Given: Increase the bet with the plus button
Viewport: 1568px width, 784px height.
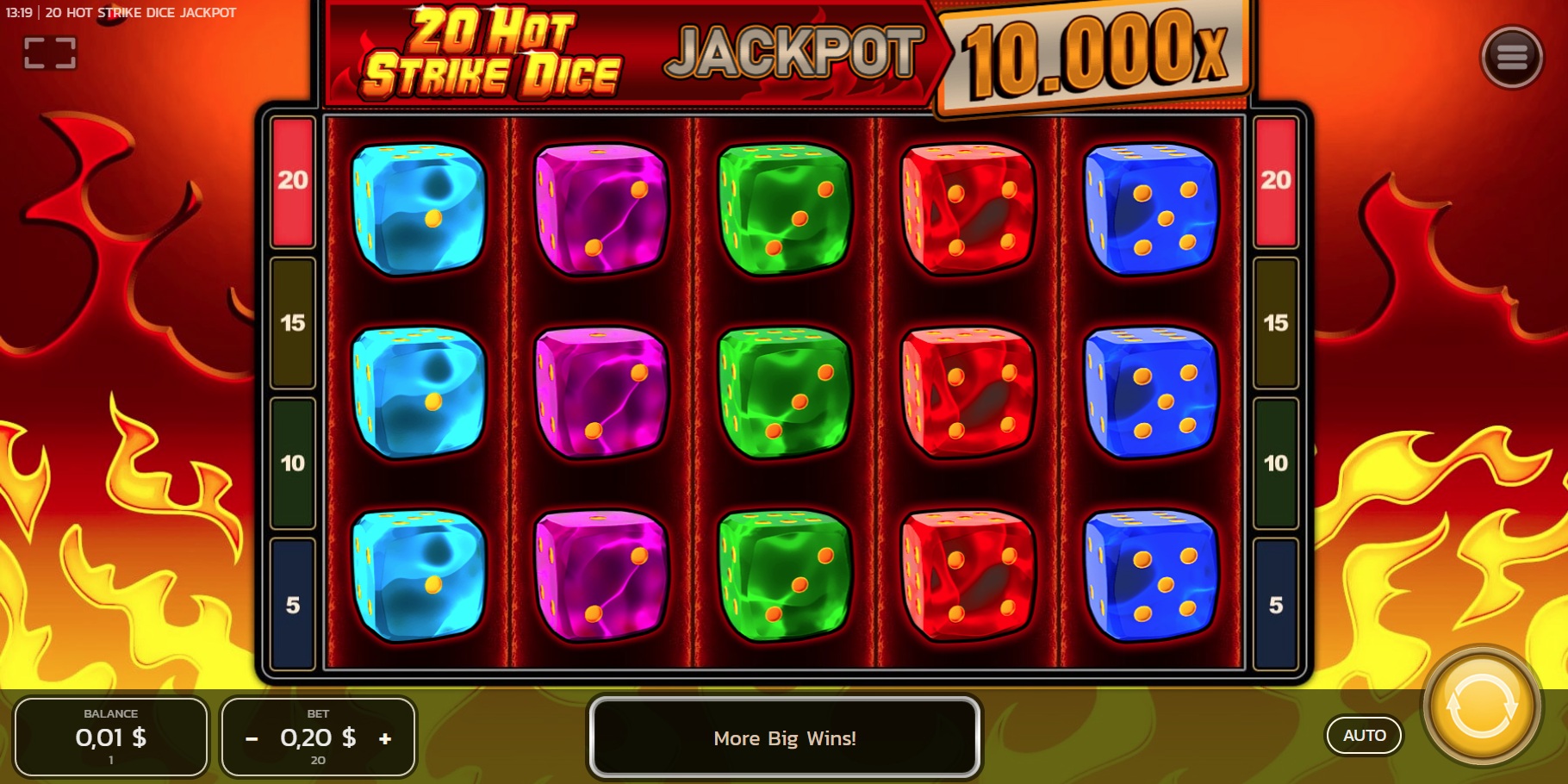Looking at the screenshot, I should pyautogui.click(x=383, y=738).
